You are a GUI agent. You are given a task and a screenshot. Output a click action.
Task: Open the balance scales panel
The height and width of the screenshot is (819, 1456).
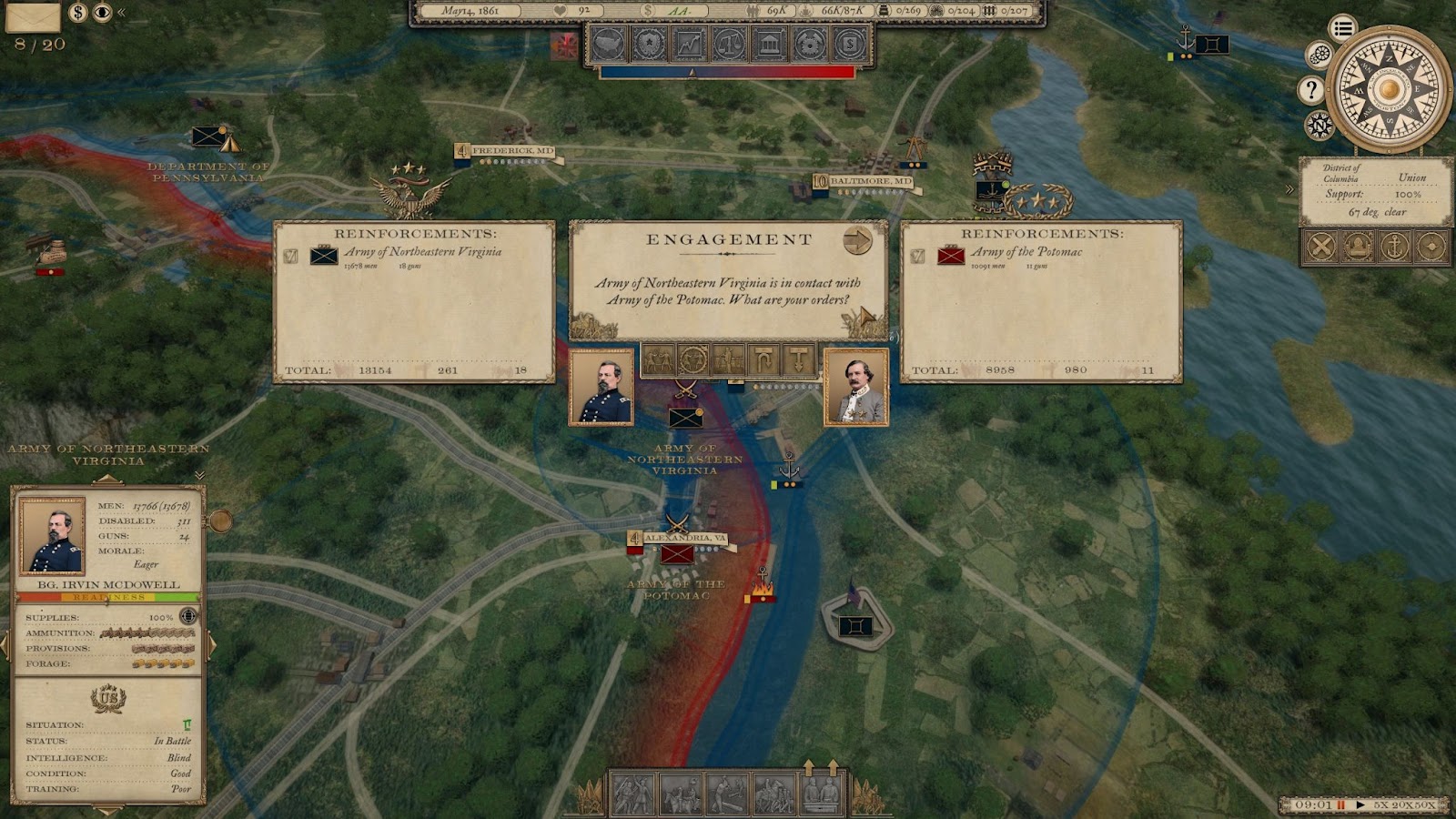[729, 44]
